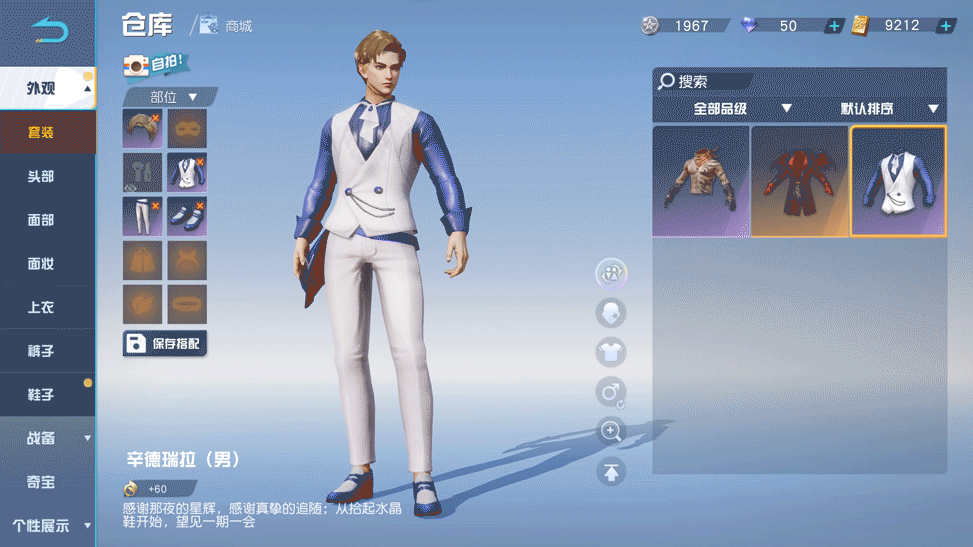Open the 默认排序 sort dropdown
Viewport: 973px width, 547px height.
890,108
